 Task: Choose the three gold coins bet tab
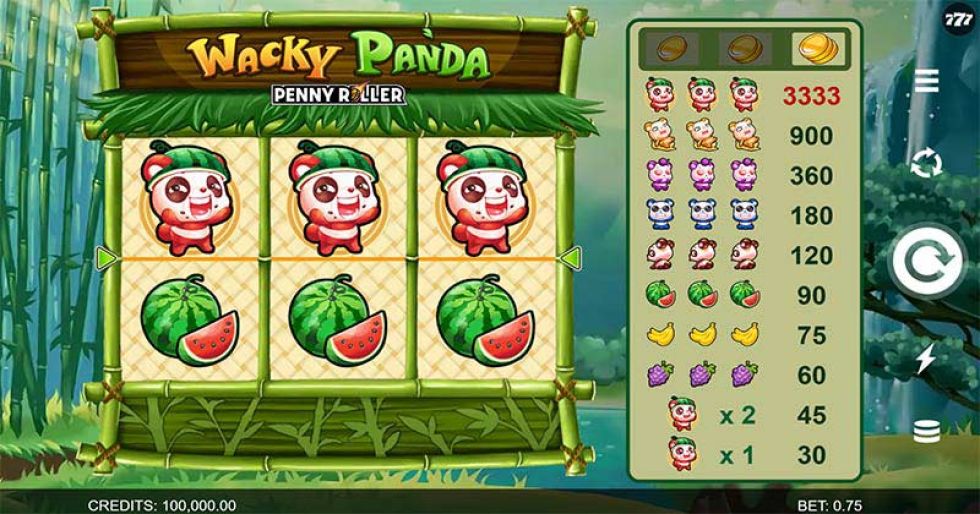point(814,47)
